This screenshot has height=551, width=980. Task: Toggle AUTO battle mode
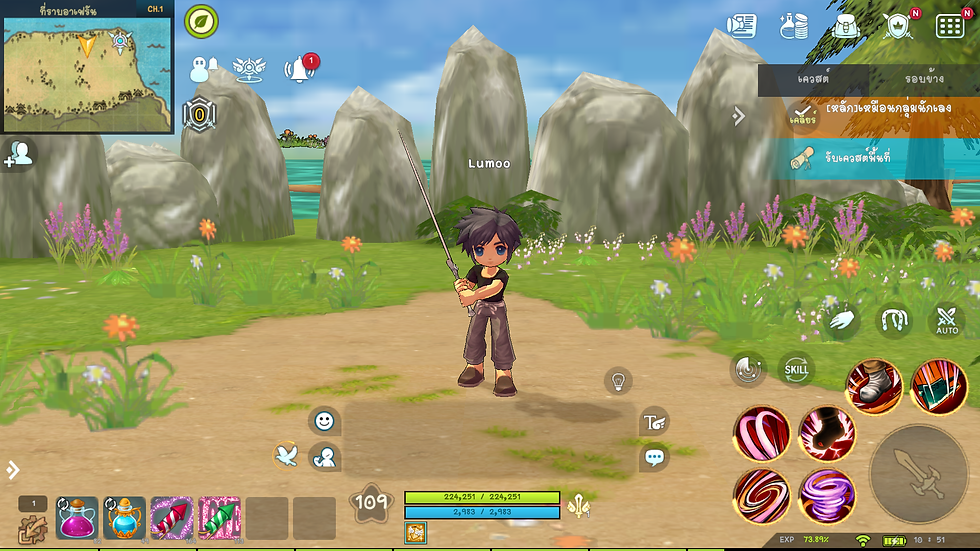[x=946, y=321]
